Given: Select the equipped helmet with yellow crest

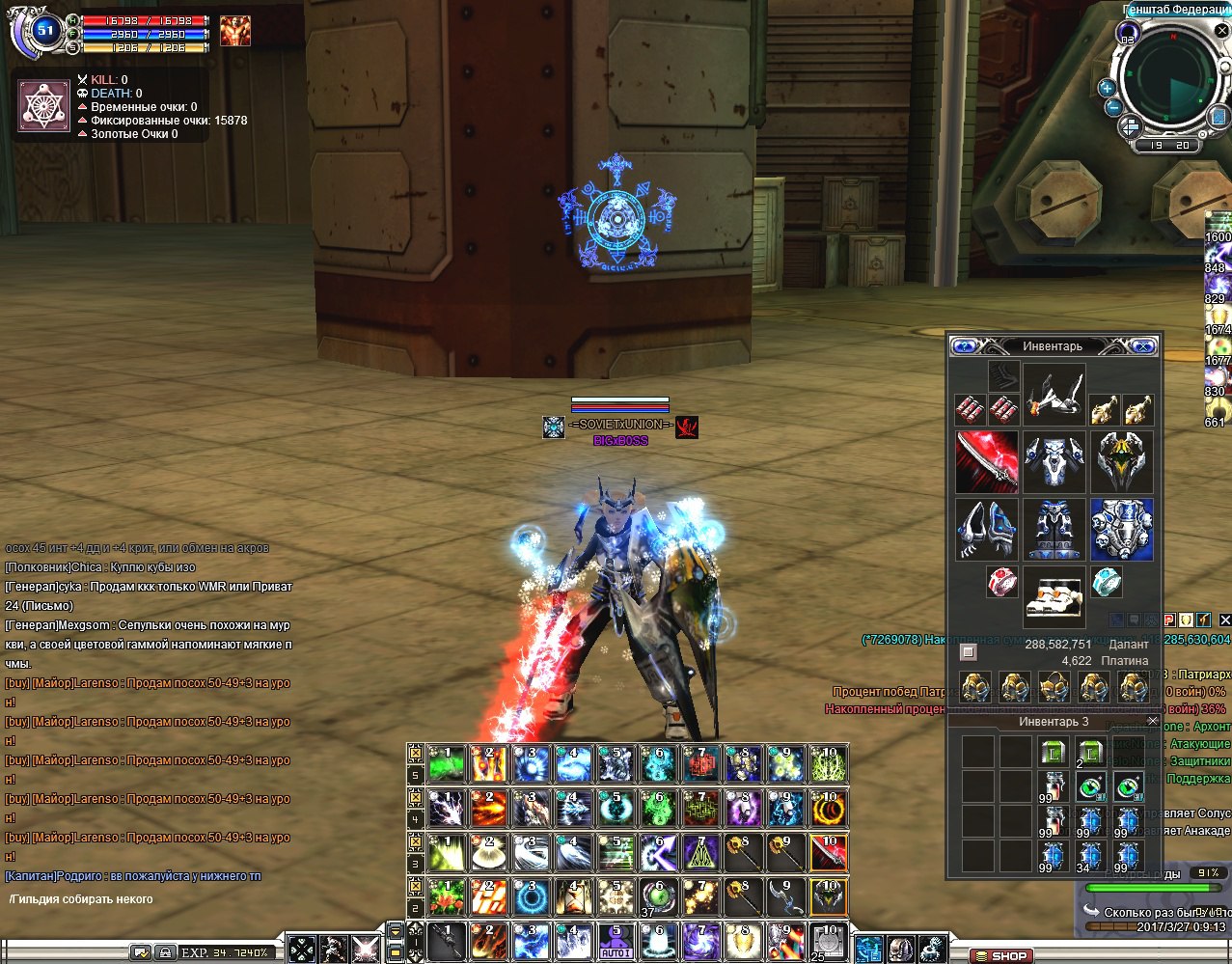Looking at the screenshot, I should [1121, 461].
